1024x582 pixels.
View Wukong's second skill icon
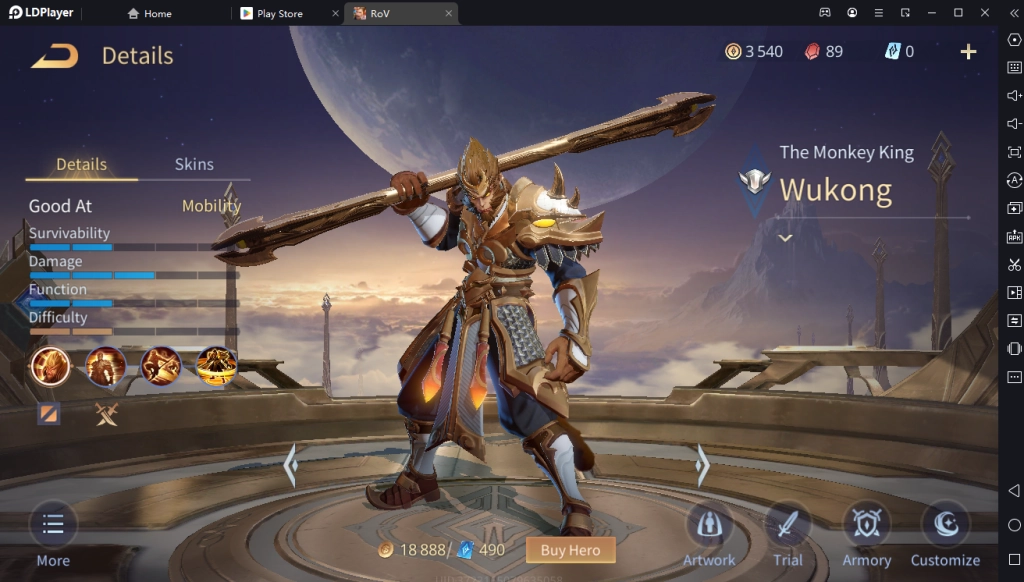pyautogui.click(x=105, y=367)
